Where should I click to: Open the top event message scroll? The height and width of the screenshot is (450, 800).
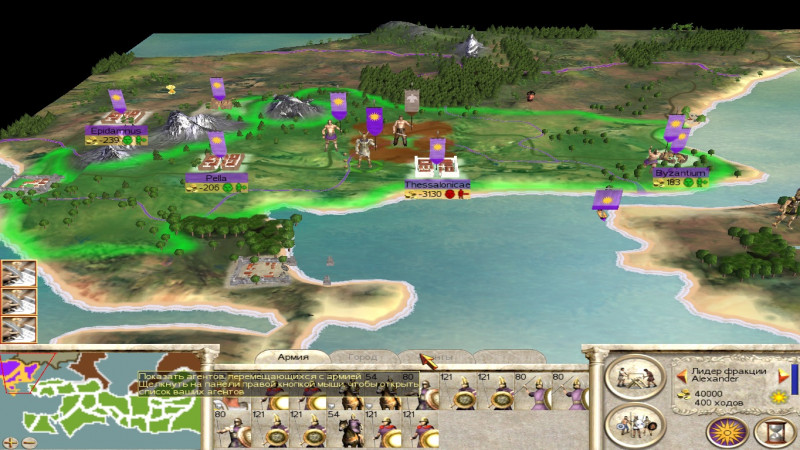18,273
